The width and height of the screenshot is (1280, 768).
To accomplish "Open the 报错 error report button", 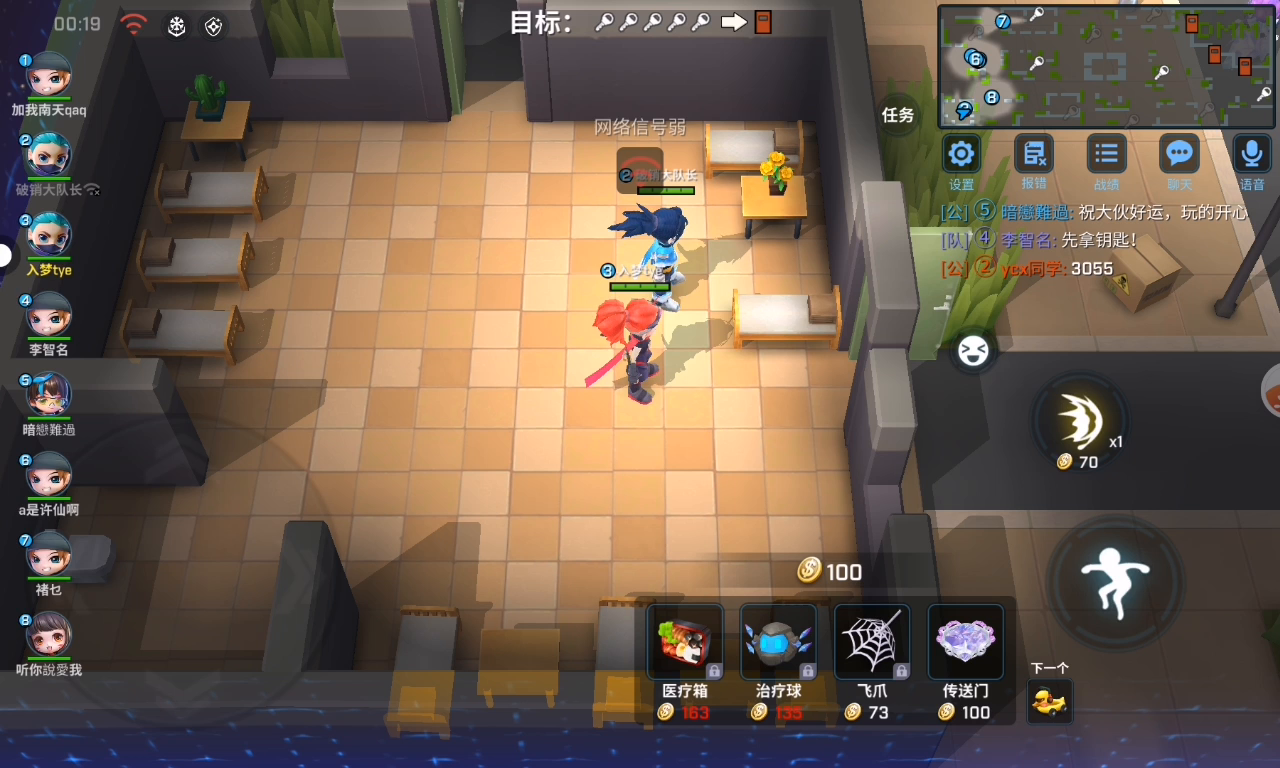I will (x=1033, y=155).
